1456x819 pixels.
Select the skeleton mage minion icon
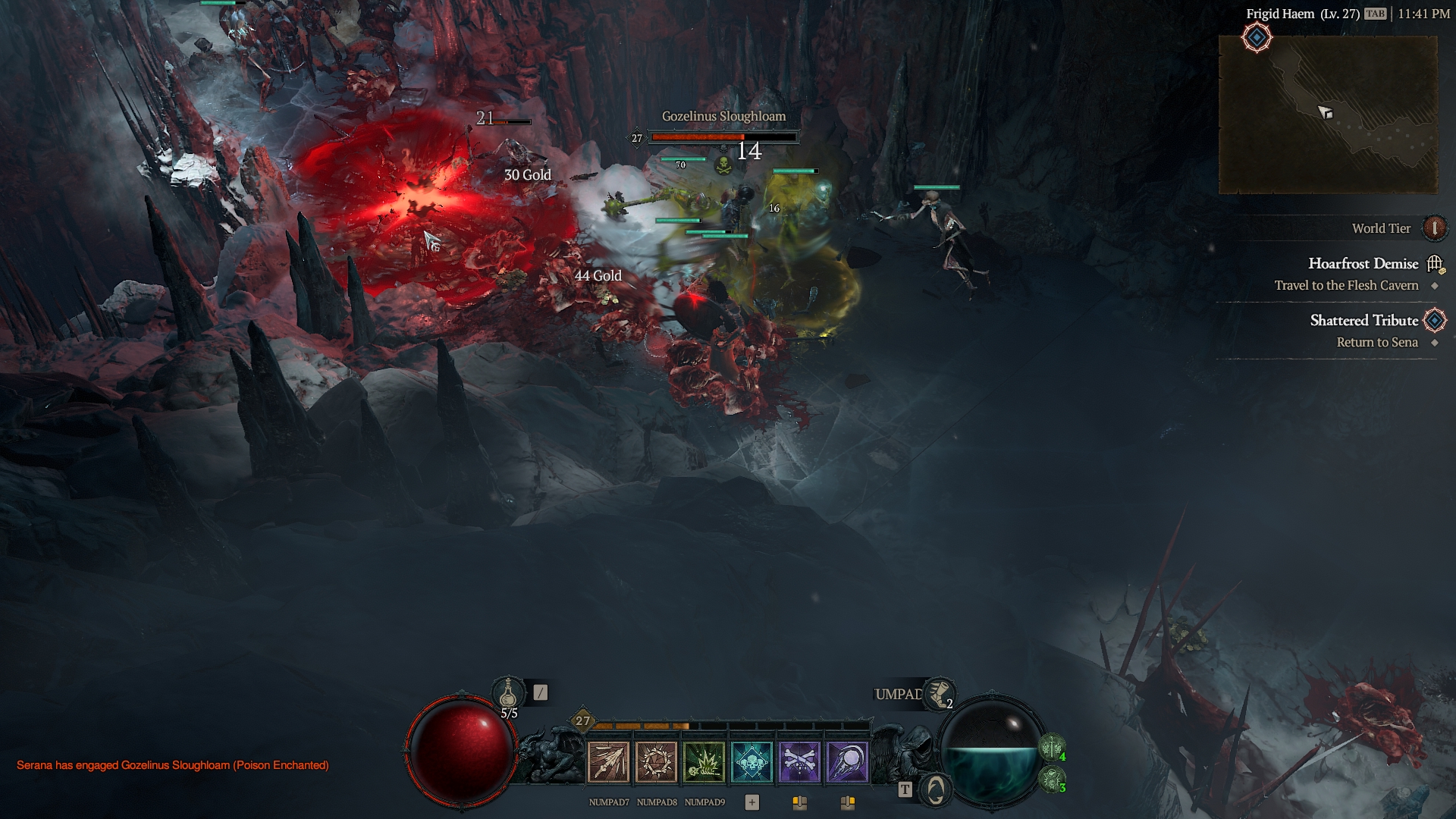1051,779
